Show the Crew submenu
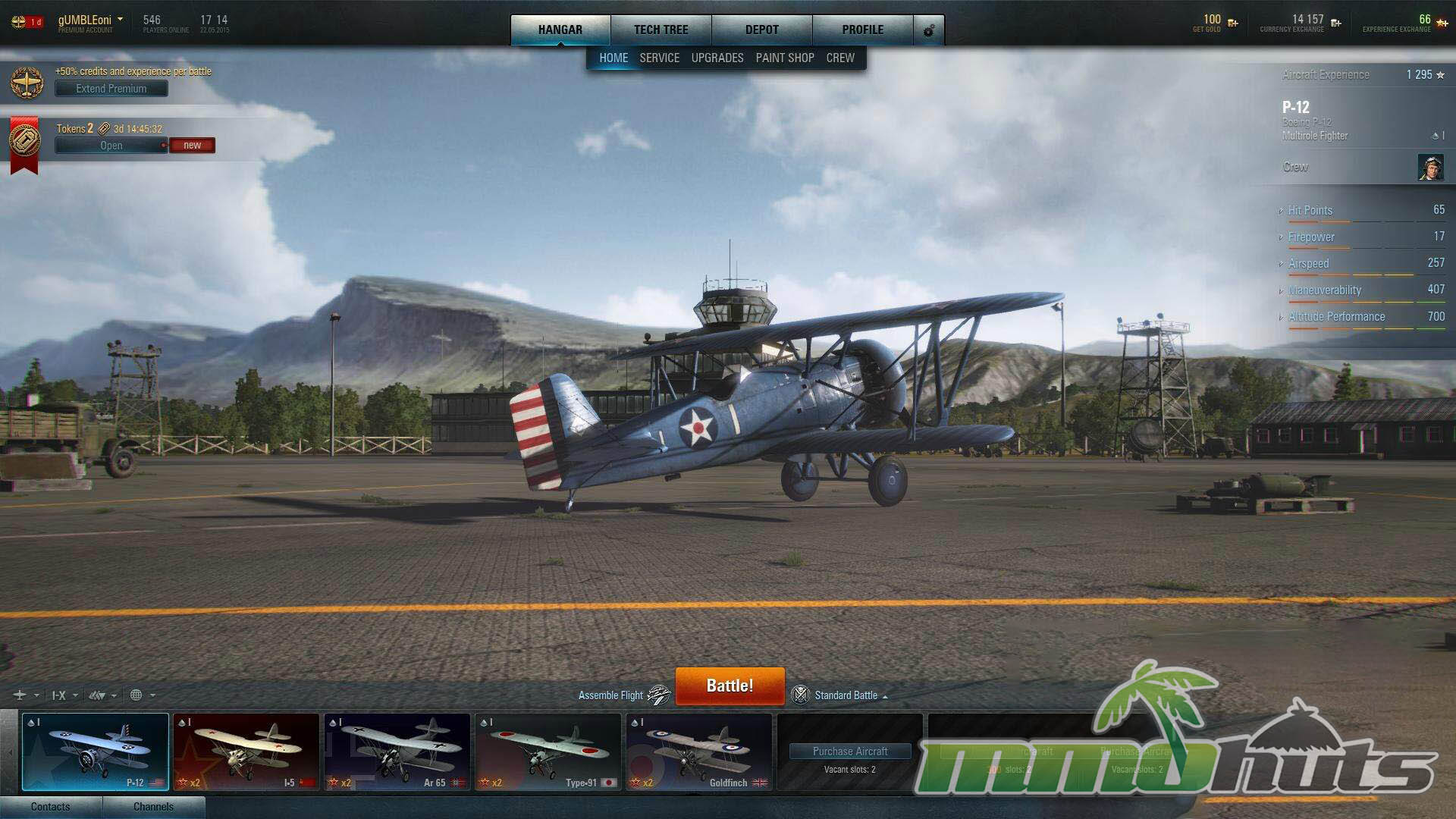1456x819 pixels. click(840, 58)
